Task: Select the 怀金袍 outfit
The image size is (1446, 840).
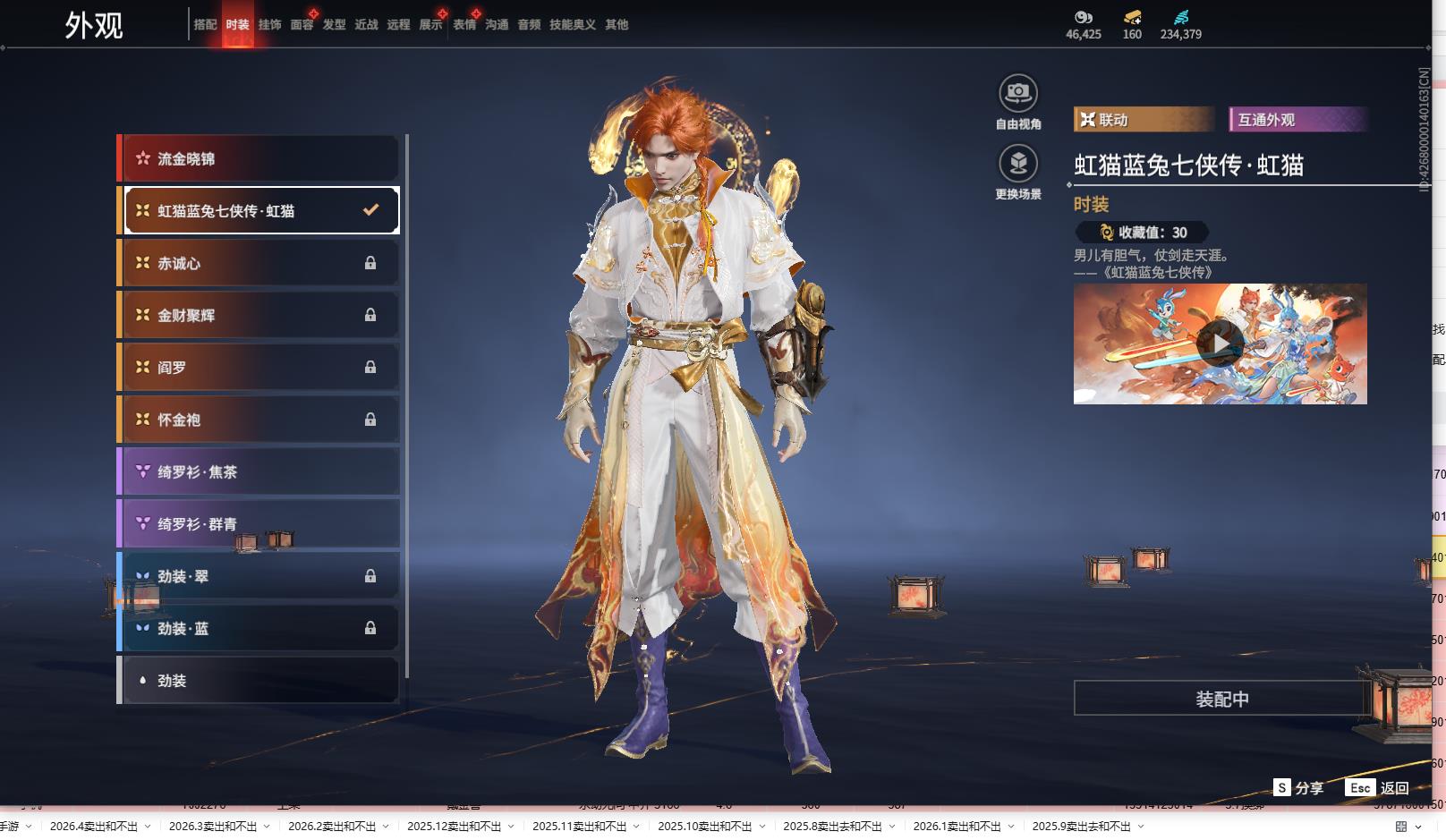Action: tap(259, 420)
